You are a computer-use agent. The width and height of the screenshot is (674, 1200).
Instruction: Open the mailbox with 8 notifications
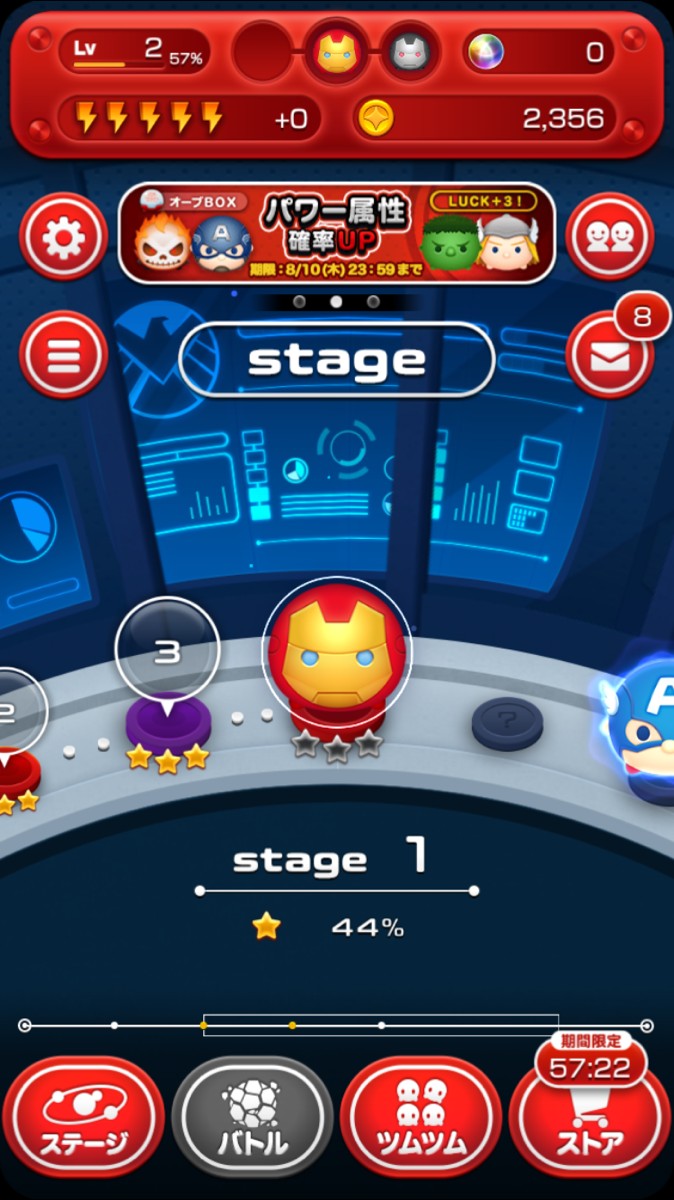[x=610, y=356]
